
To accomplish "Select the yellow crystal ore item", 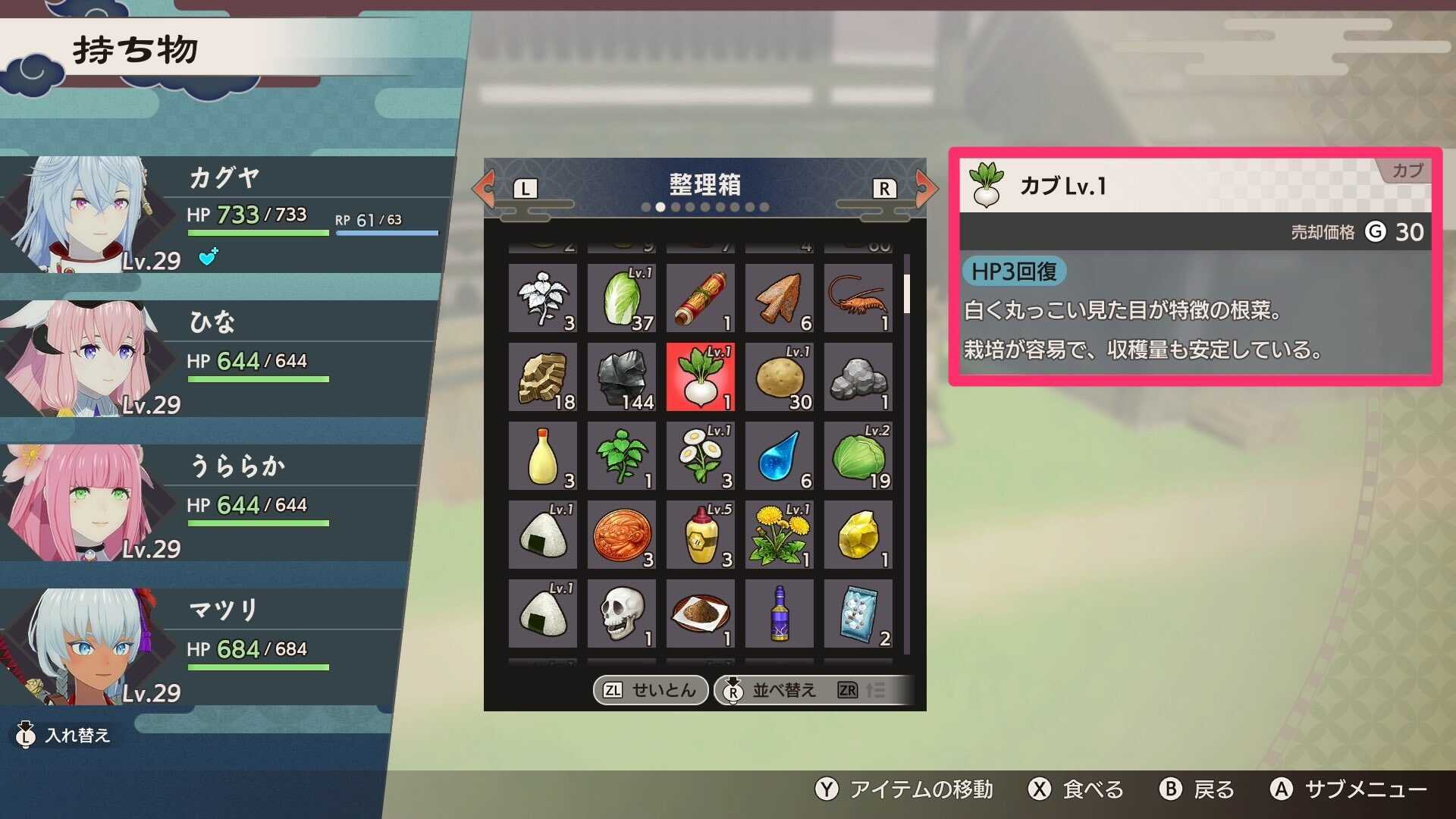I will pos(857,535).
